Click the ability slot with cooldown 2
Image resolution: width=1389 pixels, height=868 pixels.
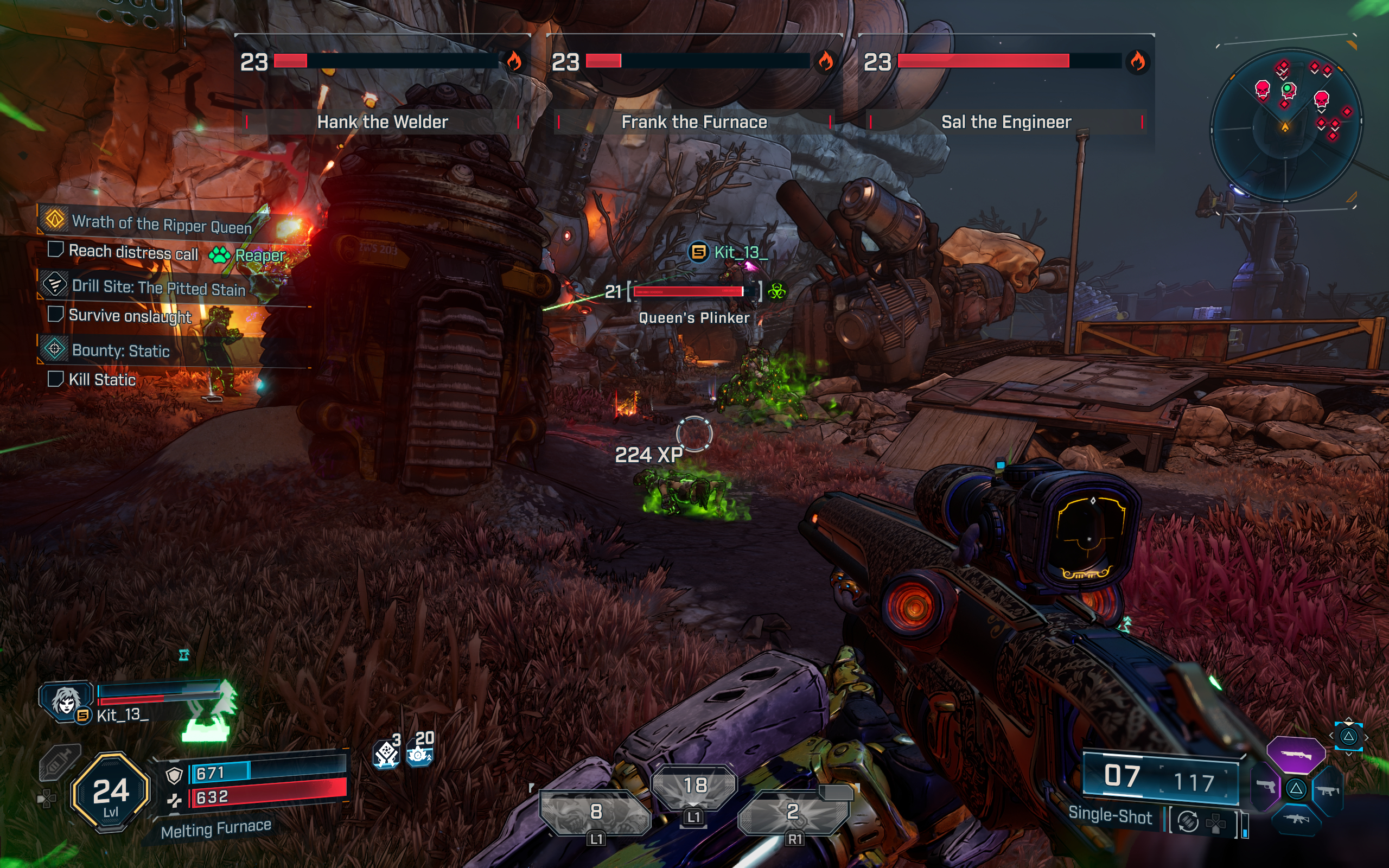coord(793,812)
